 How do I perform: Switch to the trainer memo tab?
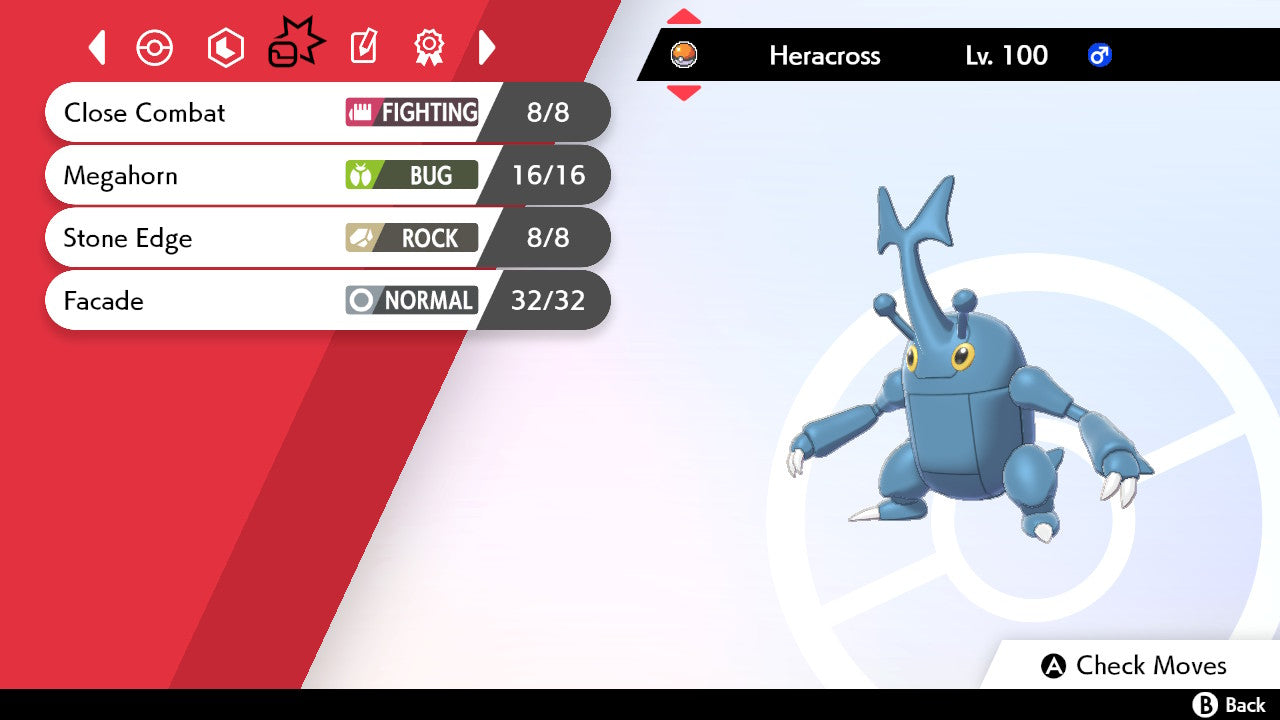click(363, 47)
